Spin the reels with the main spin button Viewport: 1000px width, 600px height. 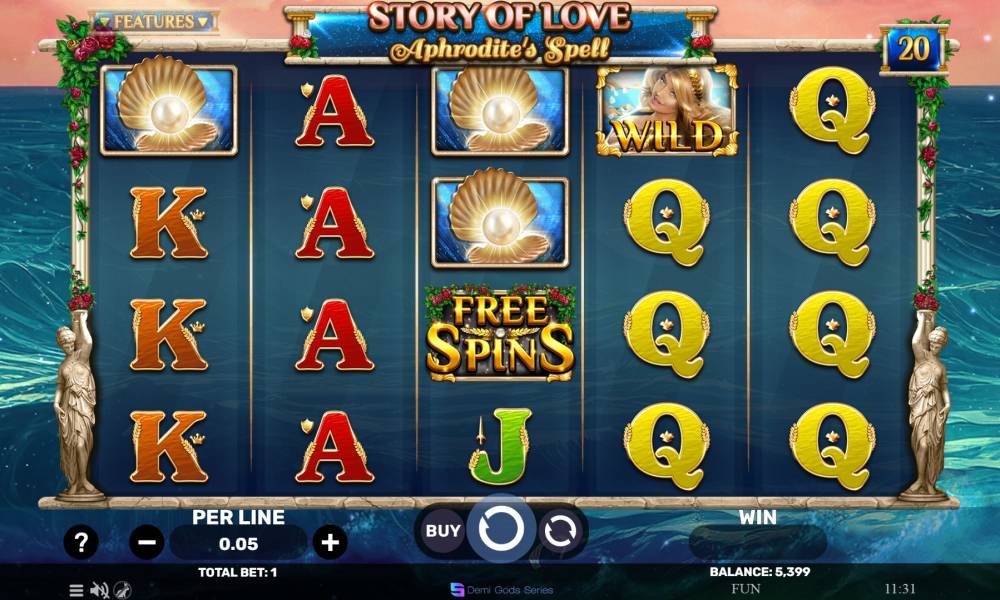click(501, 528)
